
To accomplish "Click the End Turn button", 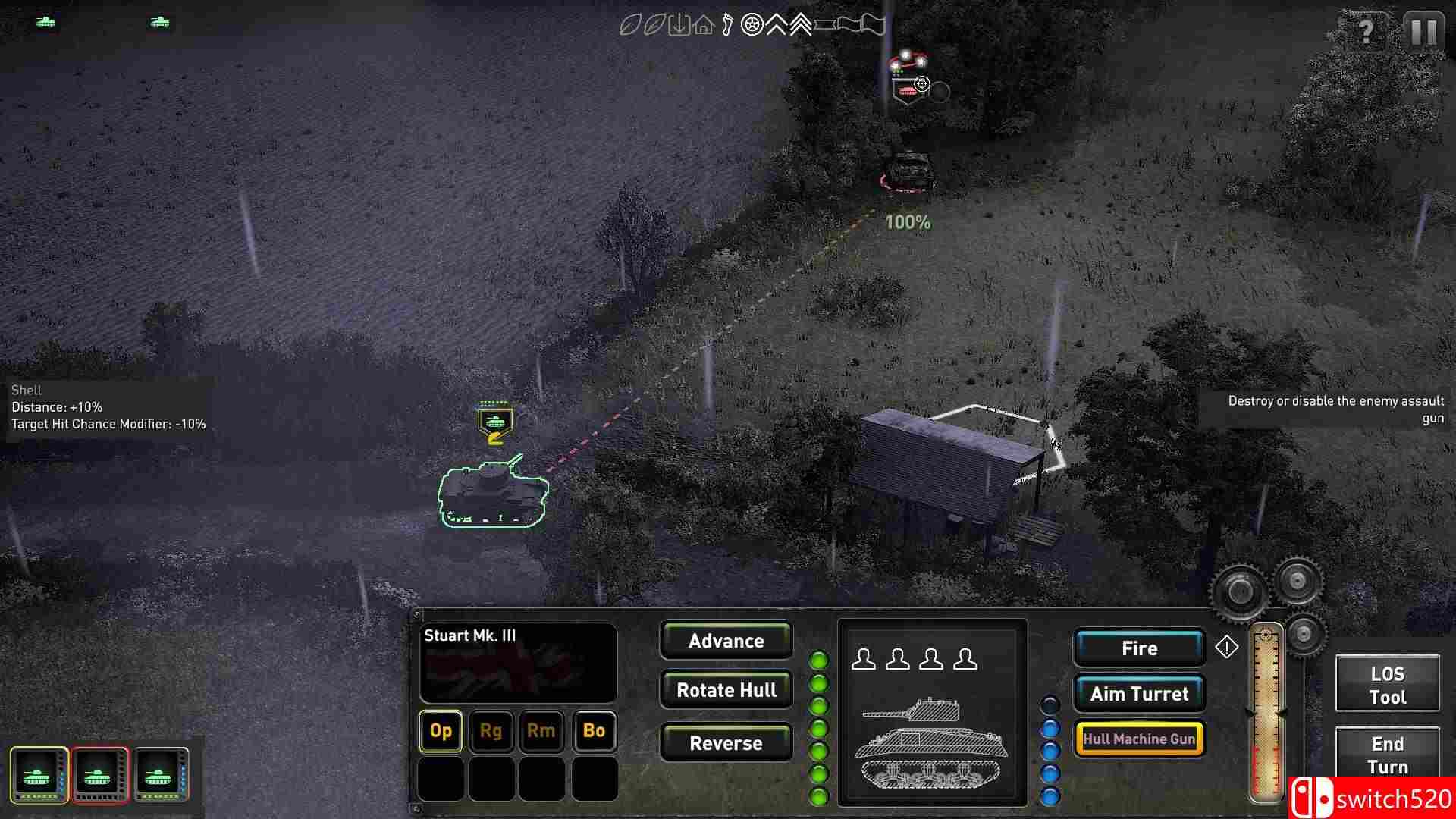I will pyautogui.click(x=1387, y=755).
